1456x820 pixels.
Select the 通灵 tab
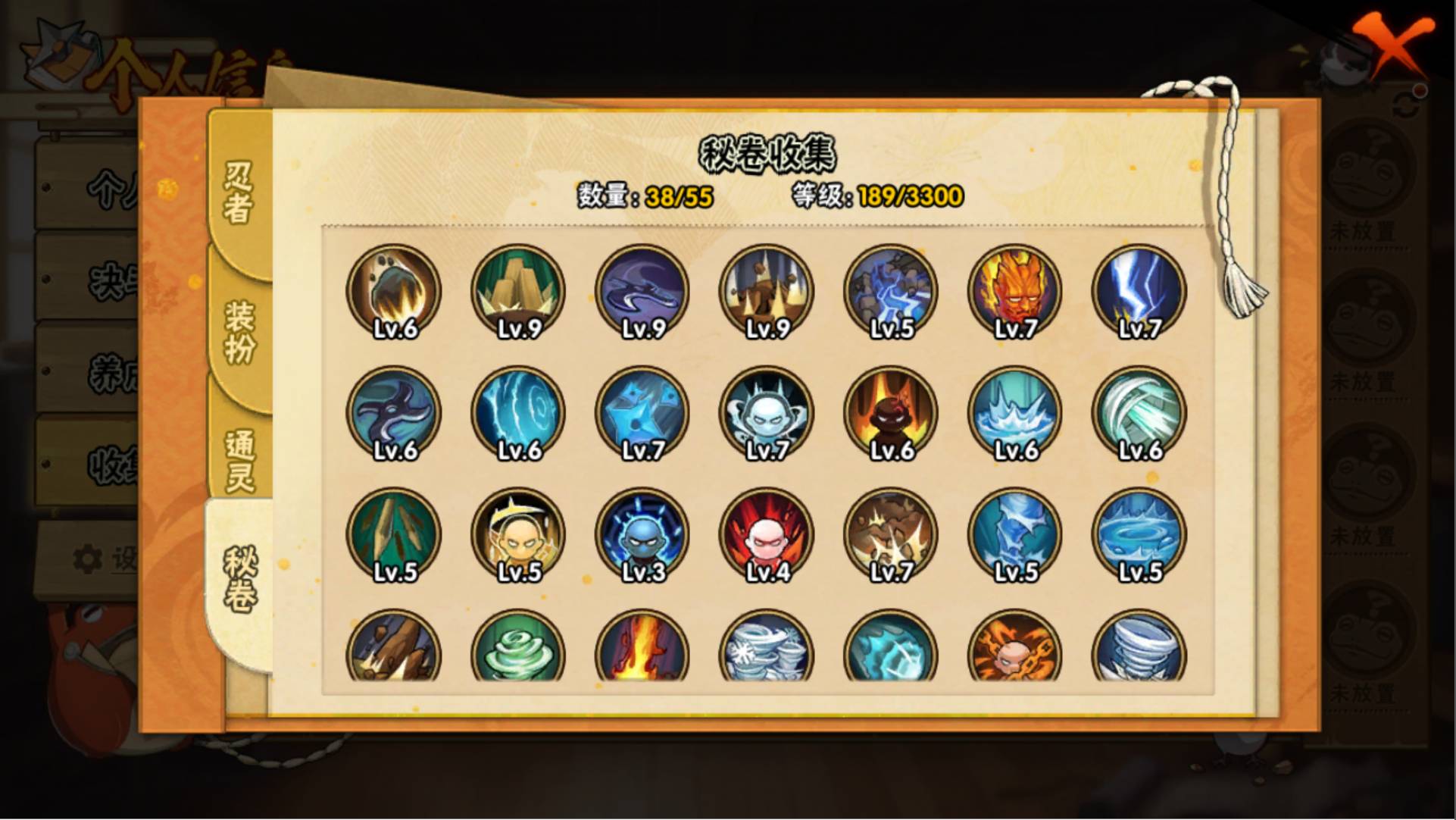coord(239,460)
